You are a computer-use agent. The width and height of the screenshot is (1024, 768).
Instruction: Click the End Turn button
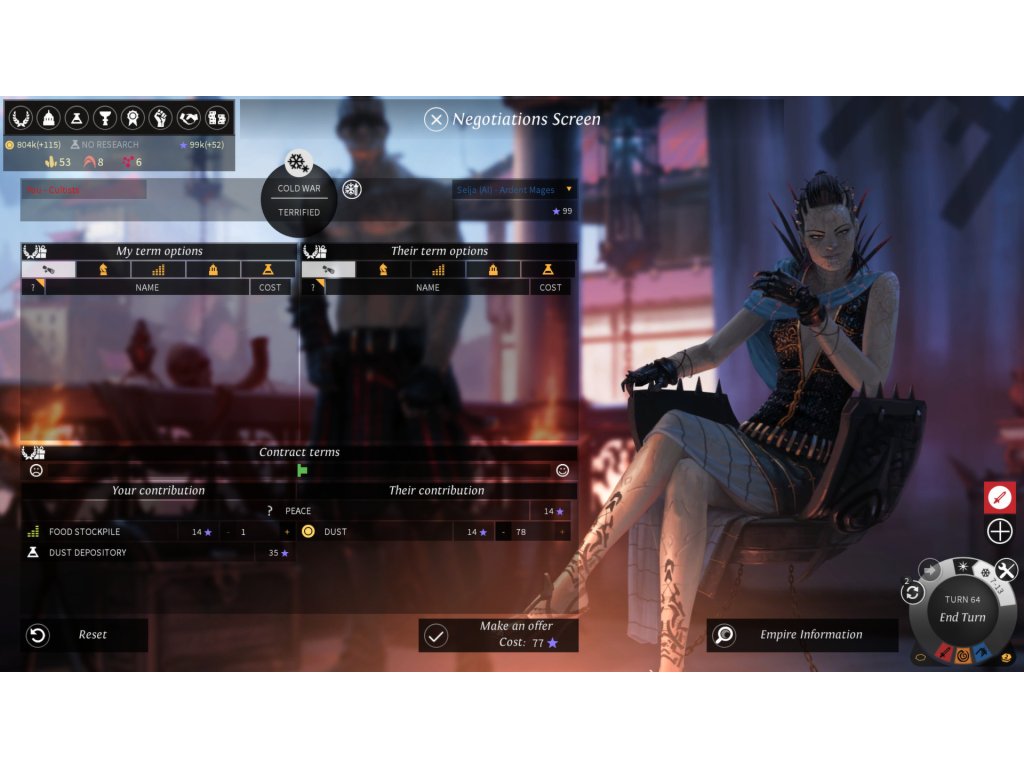coord(962,617)
